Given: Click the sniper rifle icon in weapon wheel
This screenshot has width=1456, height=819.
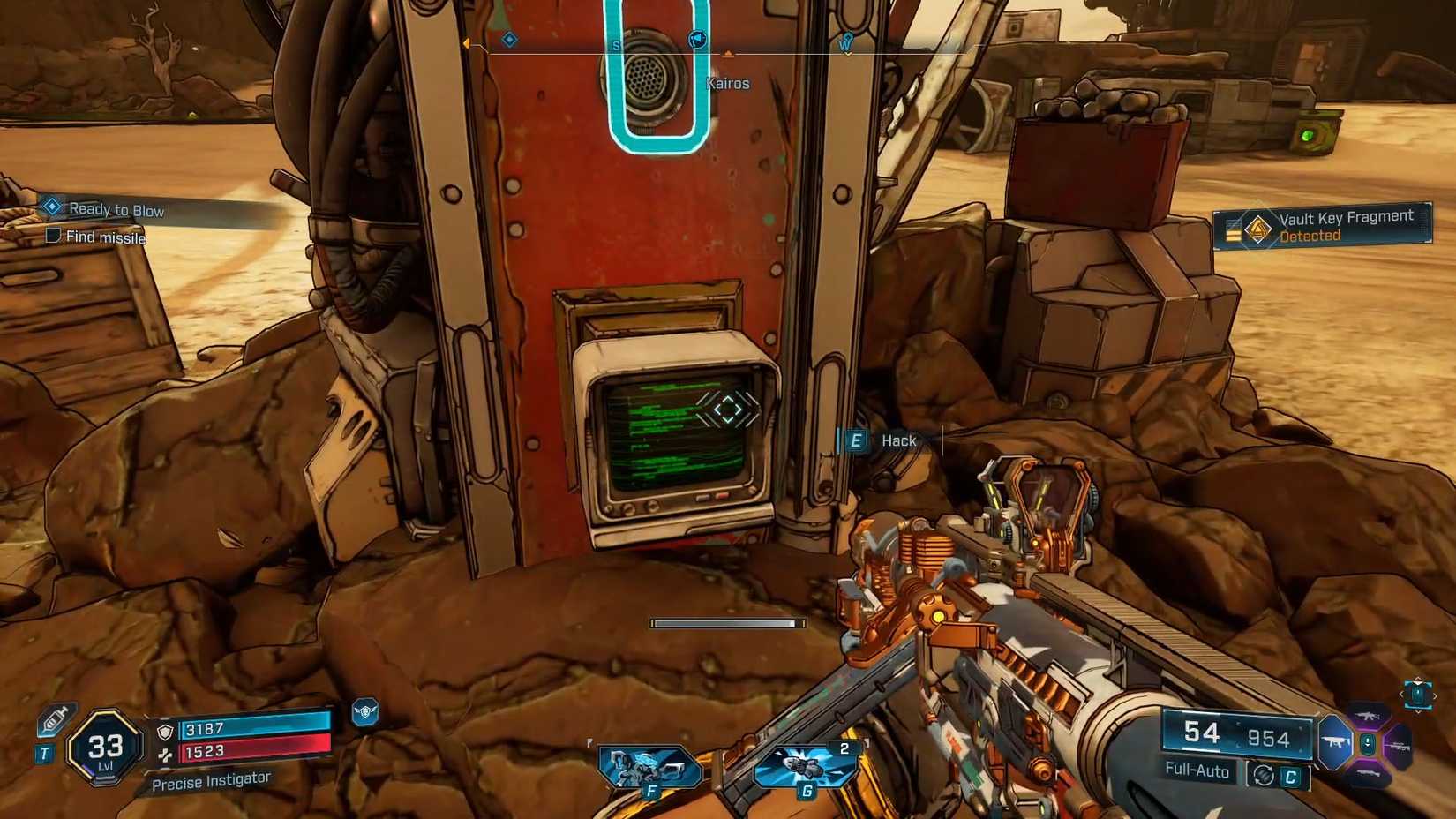Looking at the screenshot, I should pos(1400,746).
